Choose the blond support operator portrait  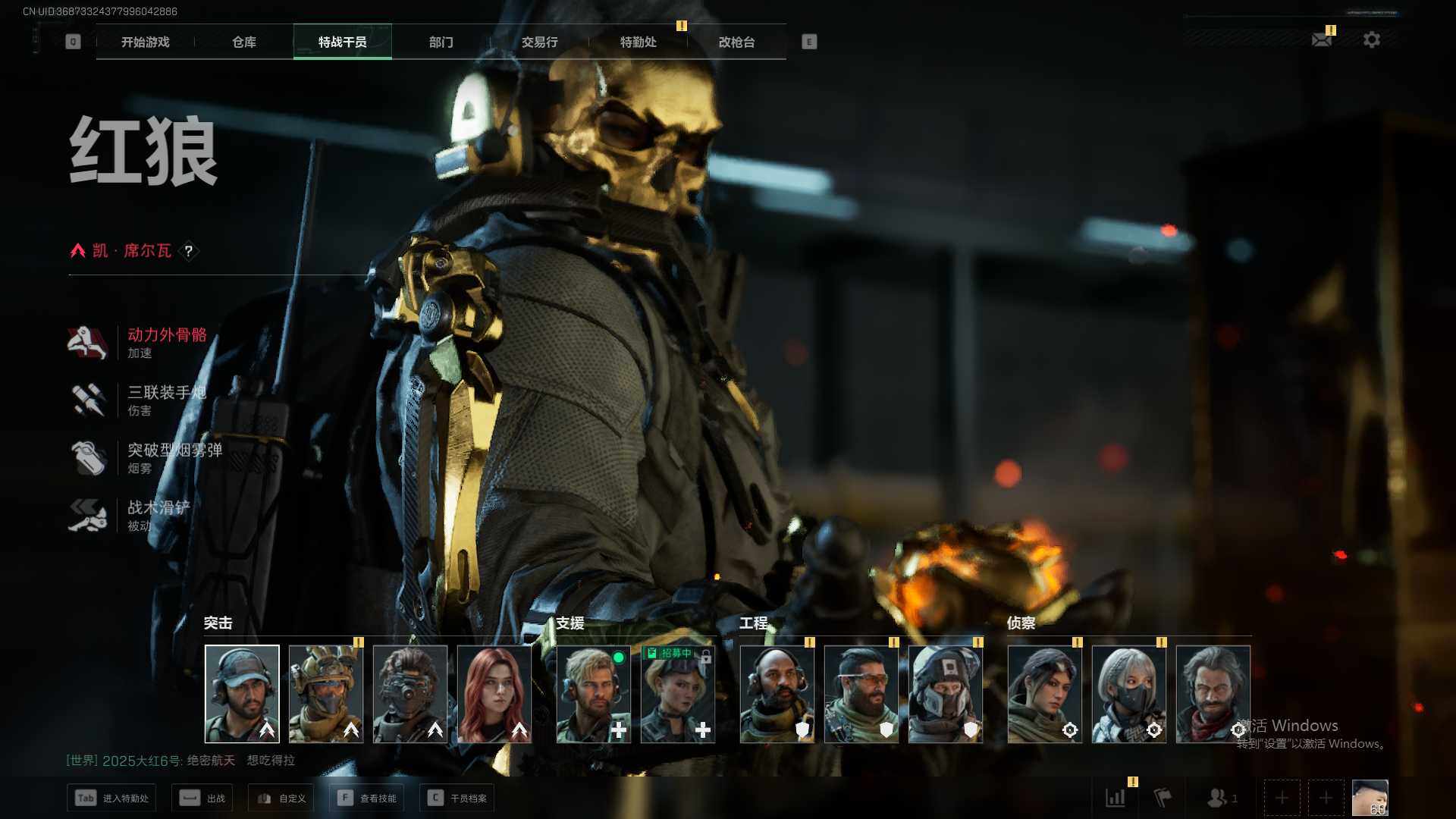(594, 694)
